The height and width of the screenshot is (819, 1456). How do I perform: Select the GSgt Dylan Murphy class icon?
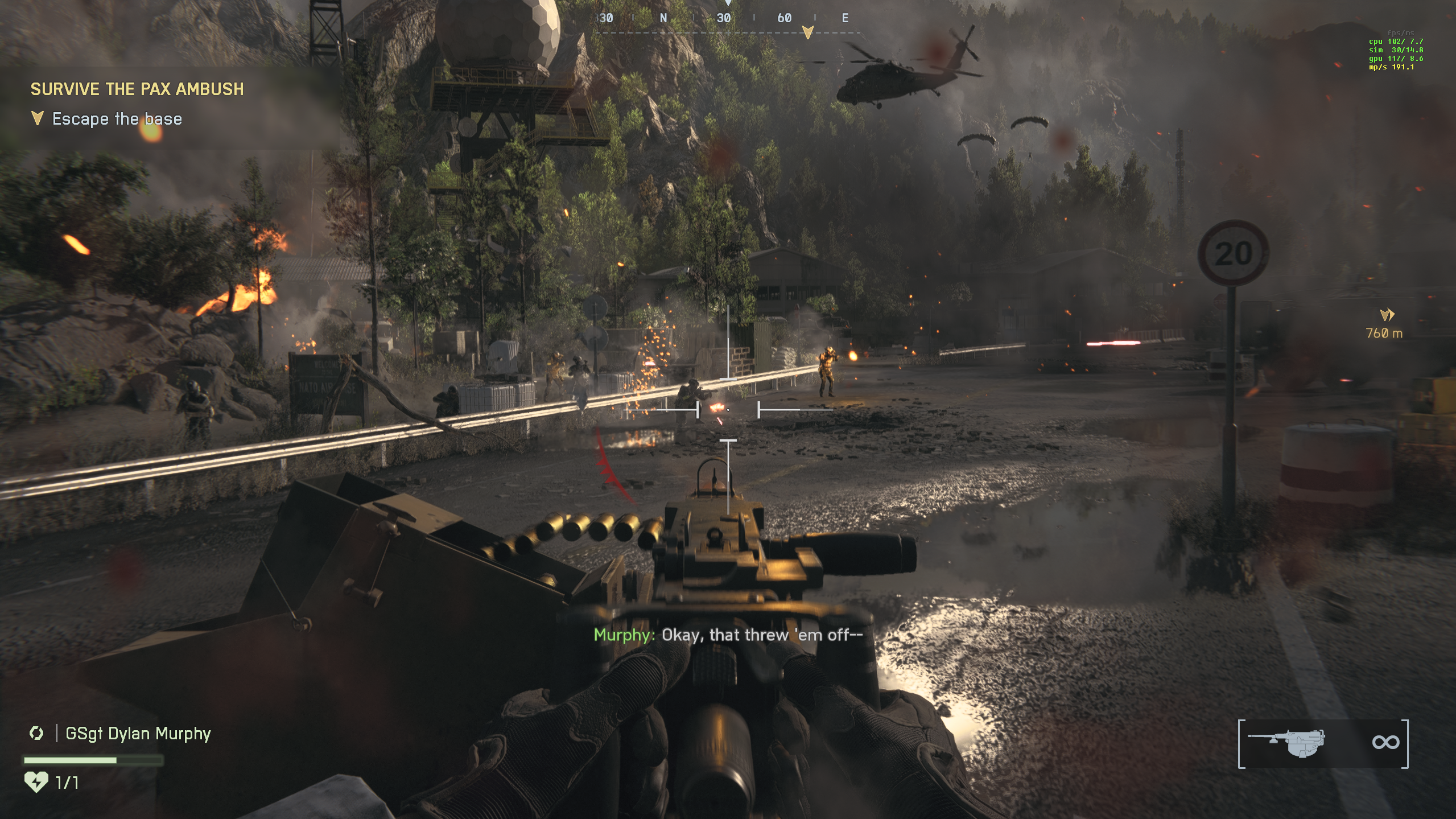pos(36,733)
